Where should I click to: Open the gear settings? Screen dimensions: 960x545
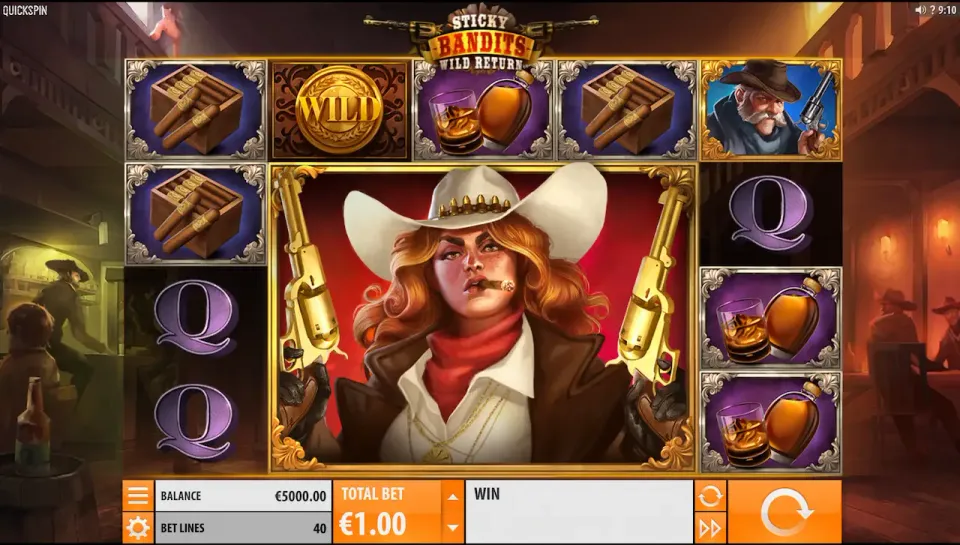click(138, 528)
